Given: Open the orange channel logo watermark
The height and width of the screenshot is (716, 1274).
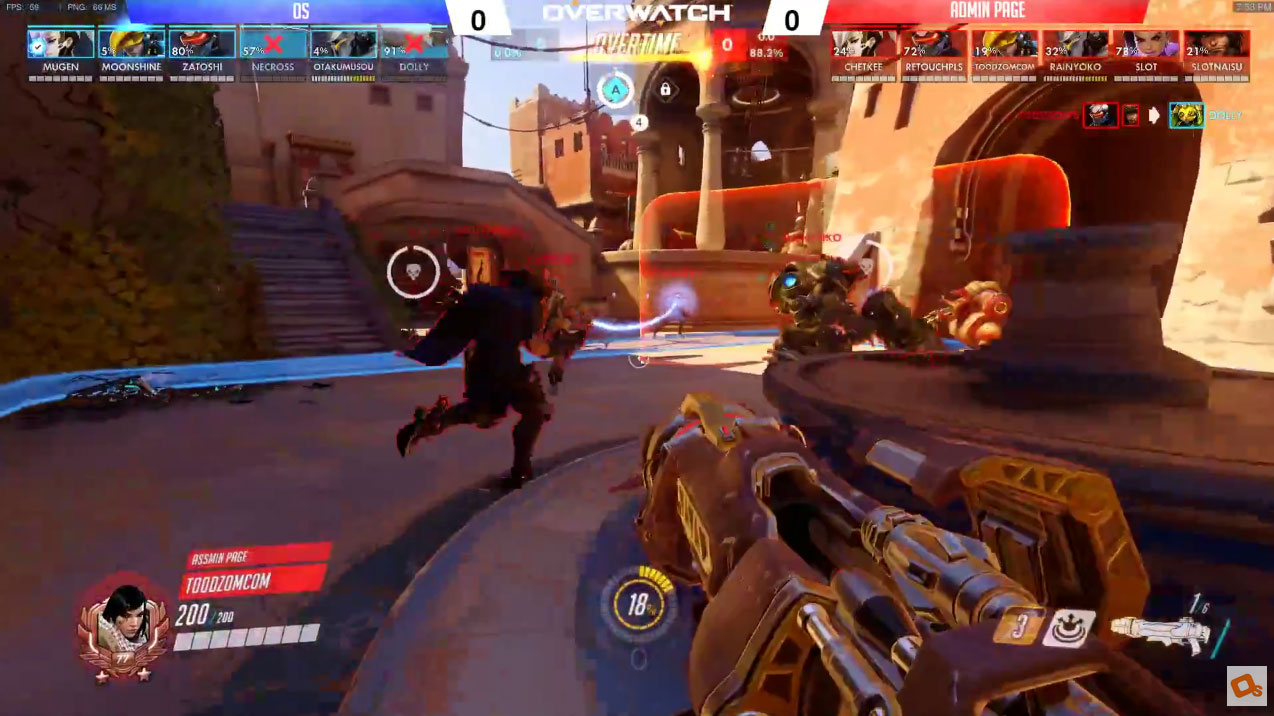Looking at the screenshot, I should coord(1247,685).
